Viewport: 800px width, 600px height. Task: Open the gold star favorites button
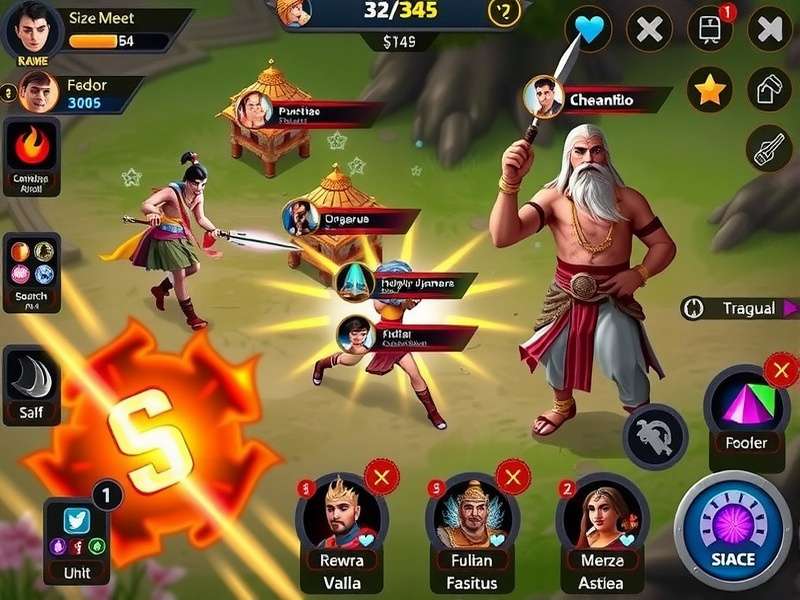click(x=710, y=90)
